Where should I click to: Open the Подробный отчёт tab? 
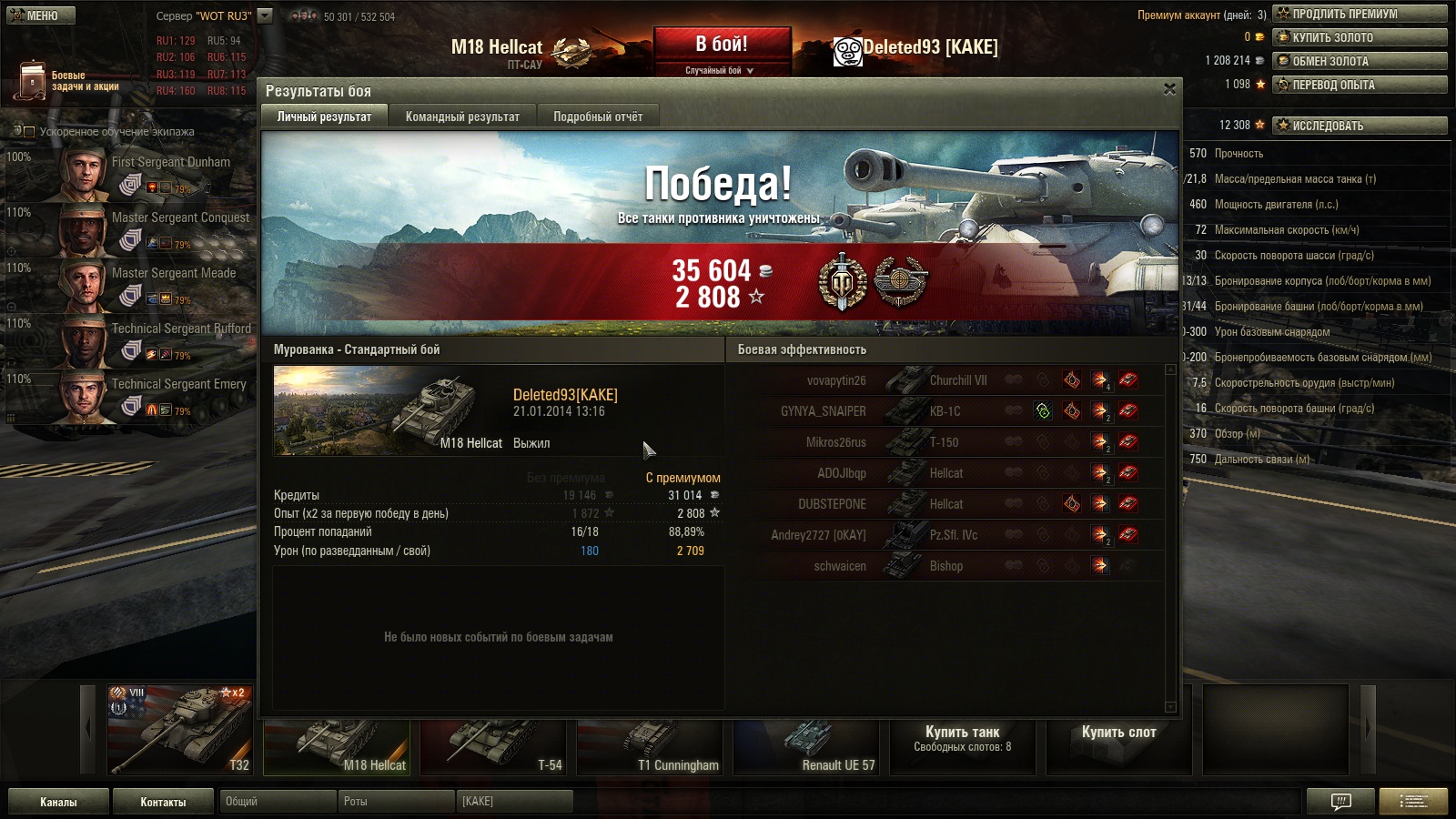click(598, 116)
